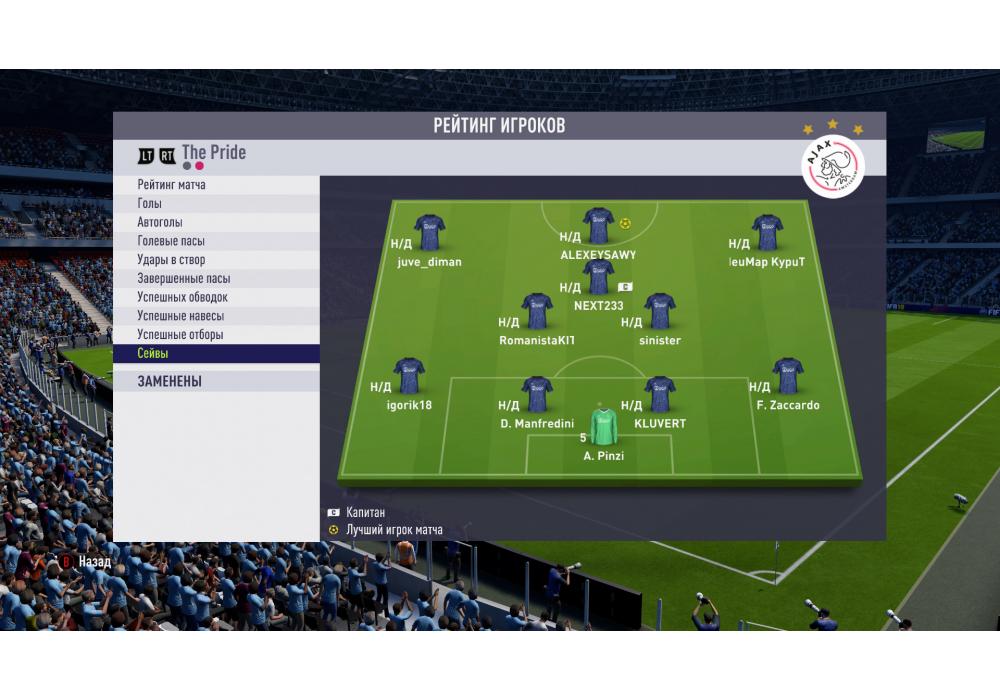
Task: Select the Рейтинг матча stat row
Action: pyautogui.click(x=216, y=185)
